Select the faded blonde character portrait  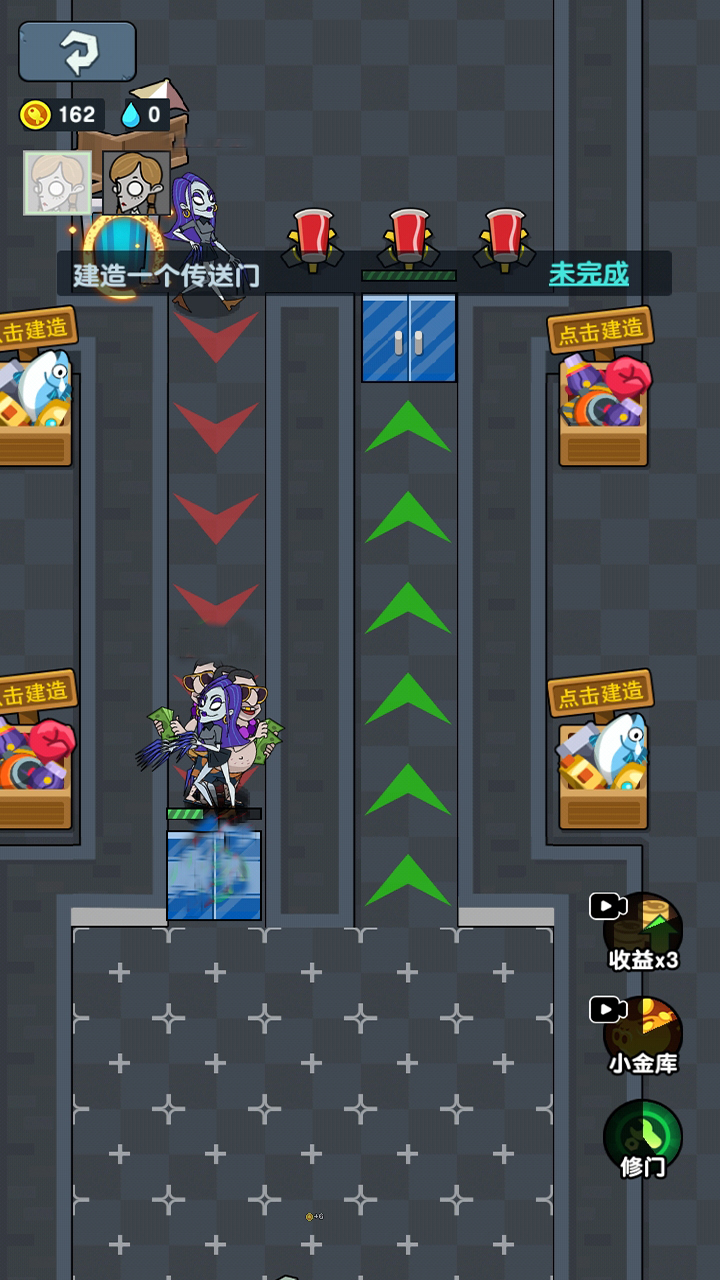[x=57, y=183]
